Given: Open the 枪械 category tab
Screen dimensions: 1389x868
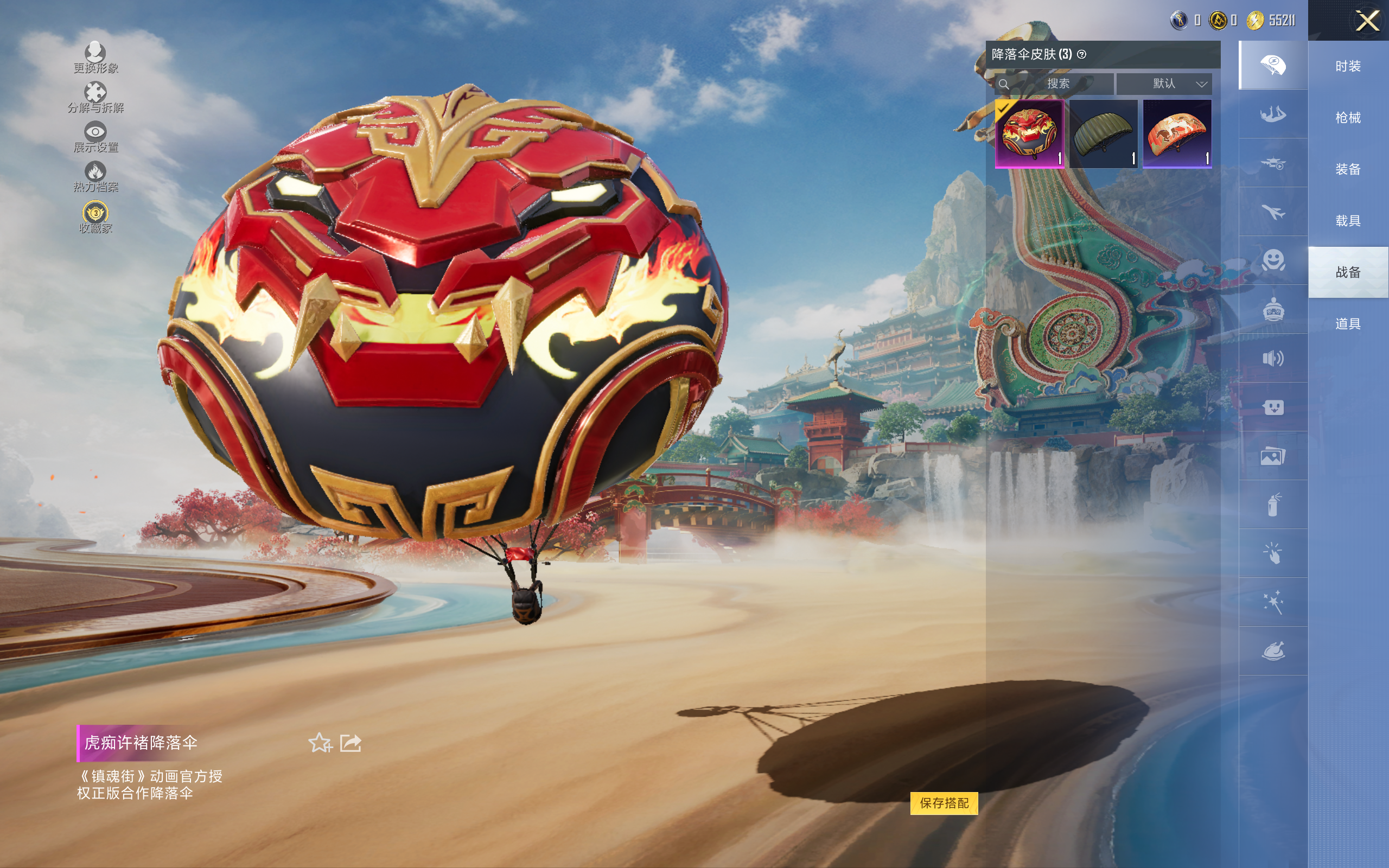Looking at the screenshot, I should [1348, 118].
